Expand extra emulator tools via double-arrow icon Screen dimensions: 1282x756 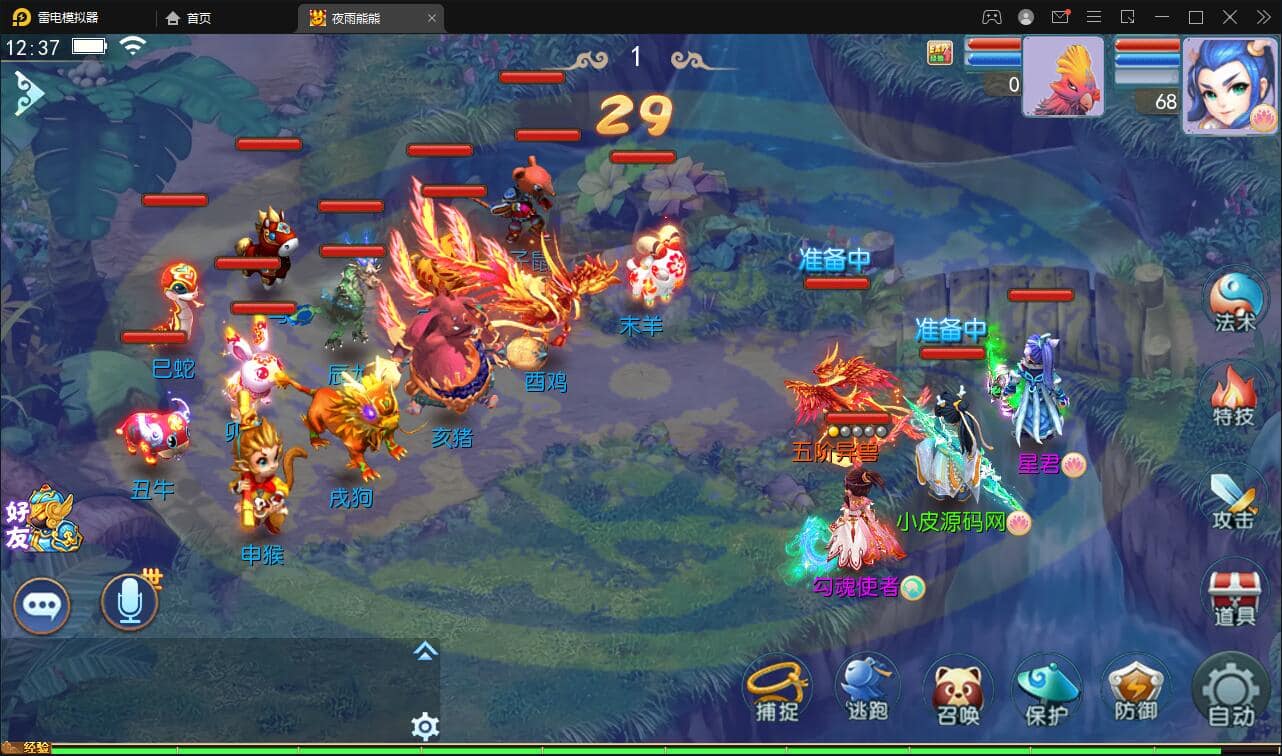click(1262, 17)
